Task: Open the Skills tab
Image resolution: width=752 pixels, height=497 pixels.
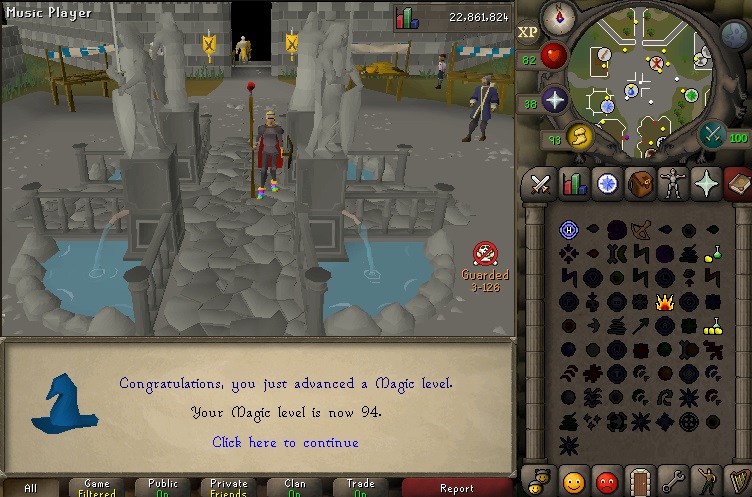Action: click(574, 184)
